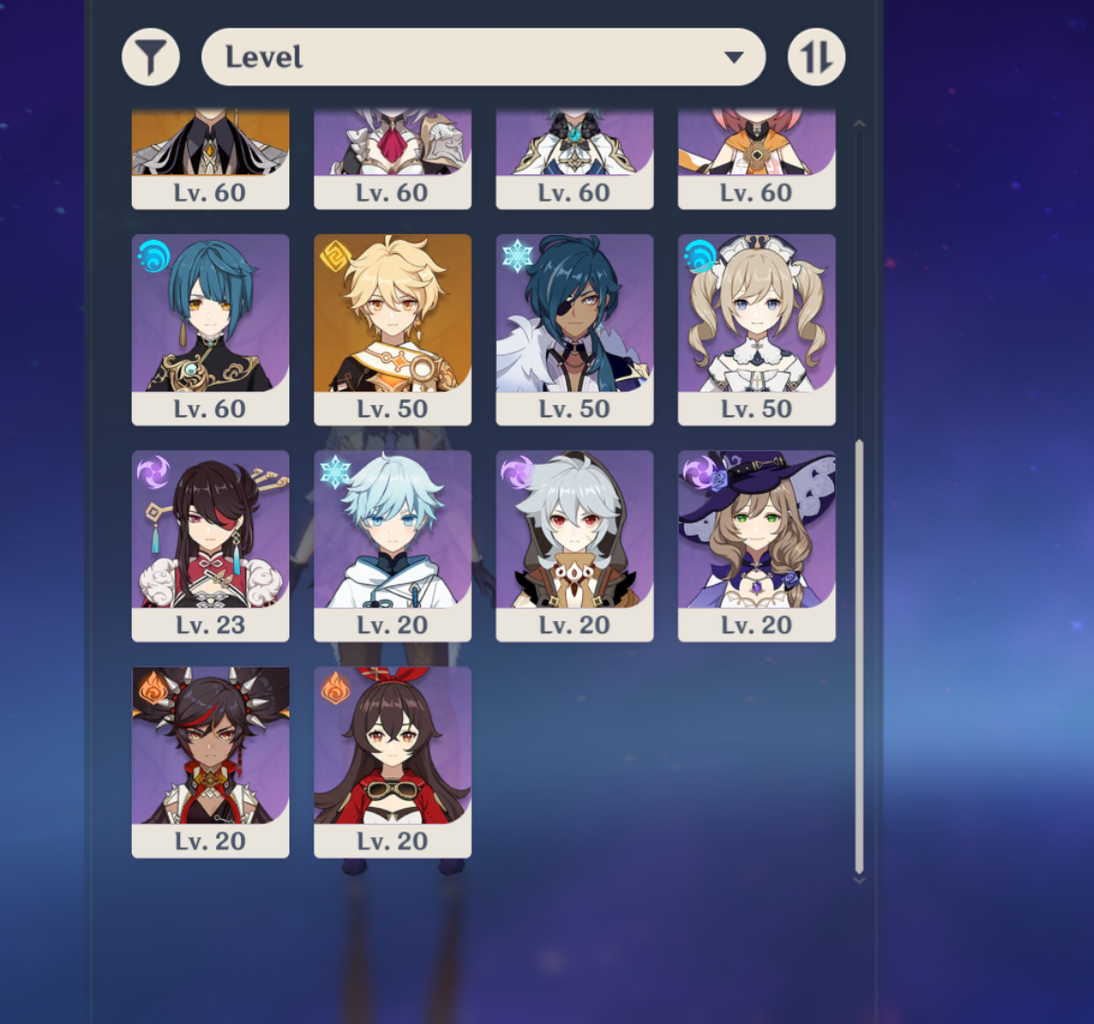Click the scrollbar's up arrow
1094x1024 pixels.
click(x=859, y=124)
